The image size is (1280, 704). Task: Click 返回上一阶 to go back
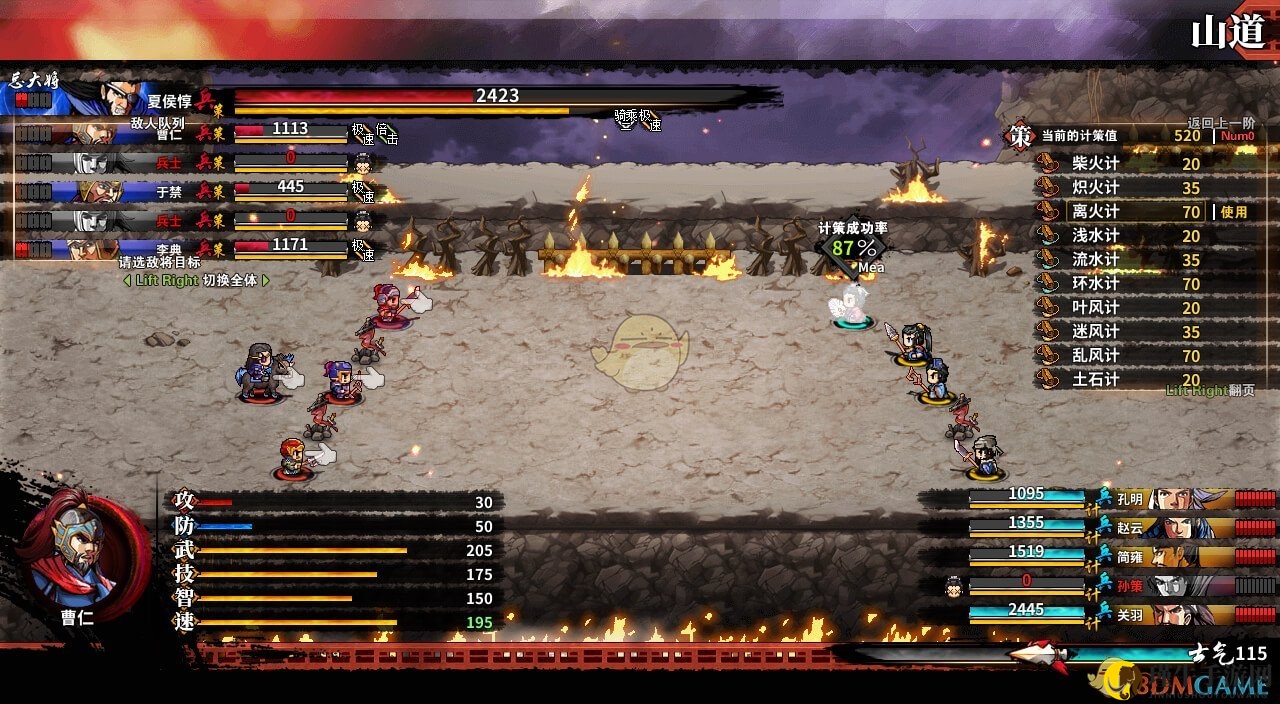click(1220, 122)
